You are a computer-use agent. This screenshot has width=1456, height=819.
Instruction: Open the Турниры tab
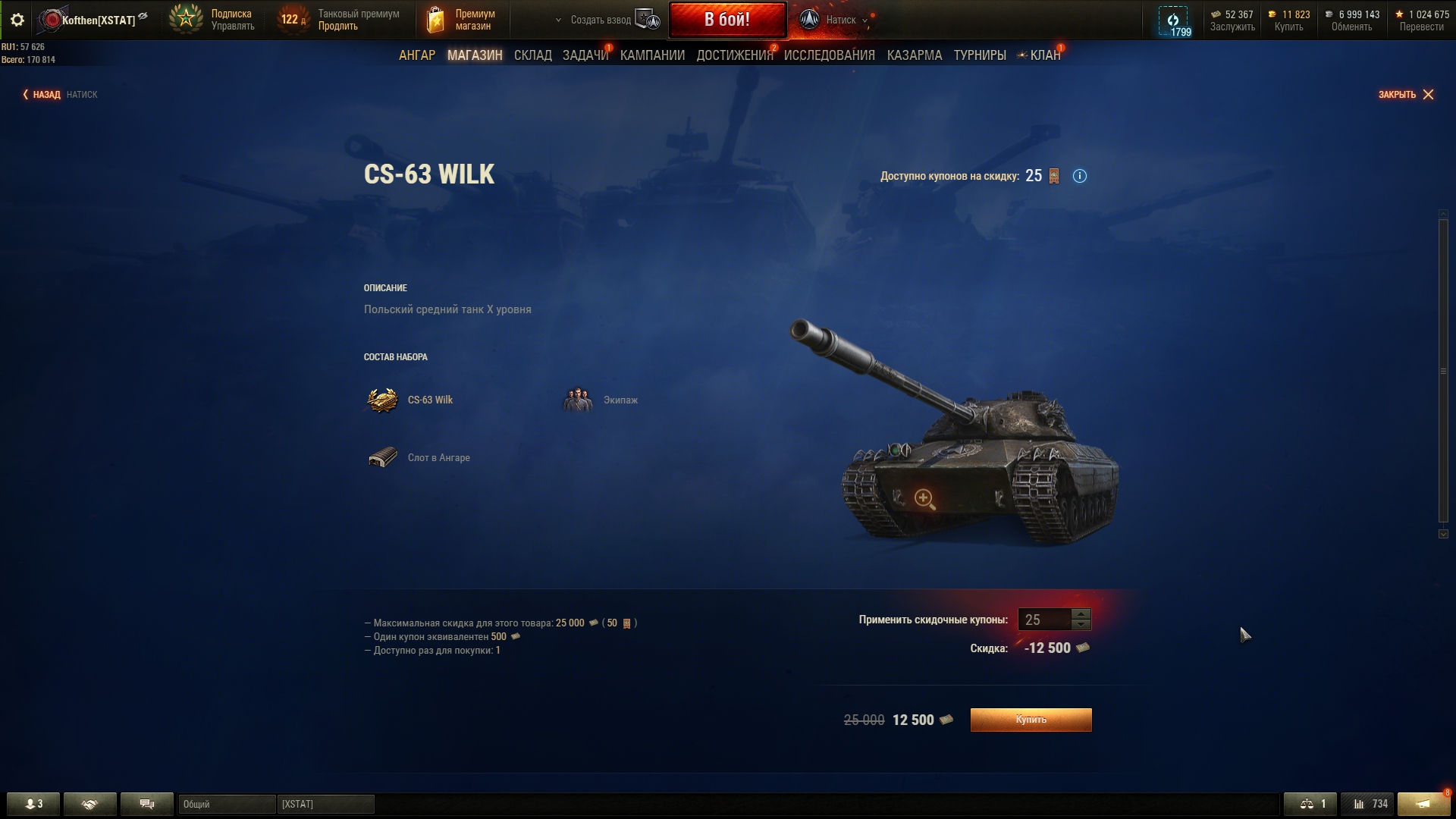[x=979, y=55]
